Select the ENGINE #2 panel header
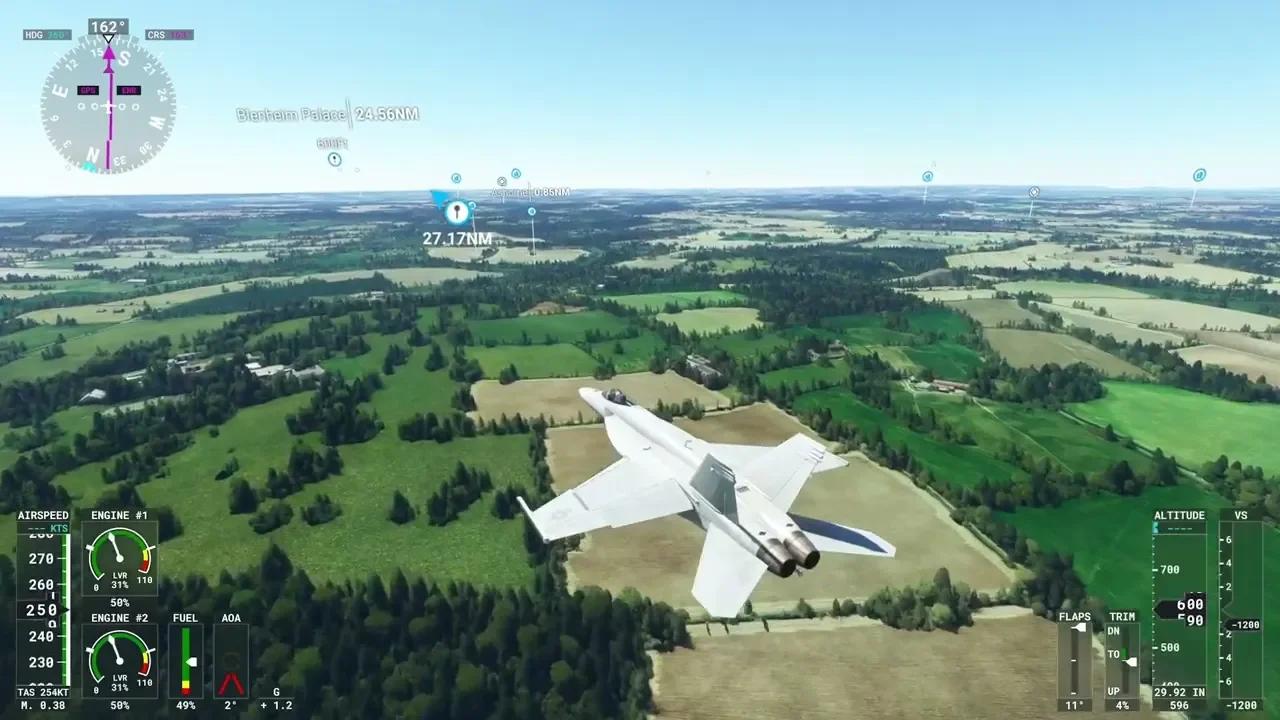Screen dimensions: 1280x720 tap(119, 618)
